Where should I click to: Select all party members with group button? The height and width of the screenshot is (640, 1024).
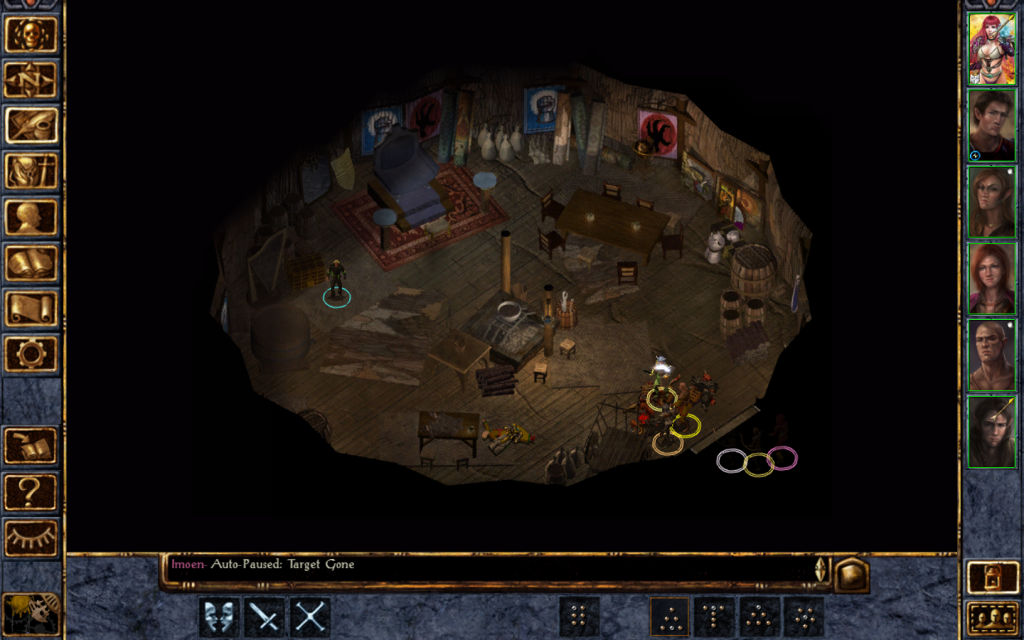coord(990,617)
